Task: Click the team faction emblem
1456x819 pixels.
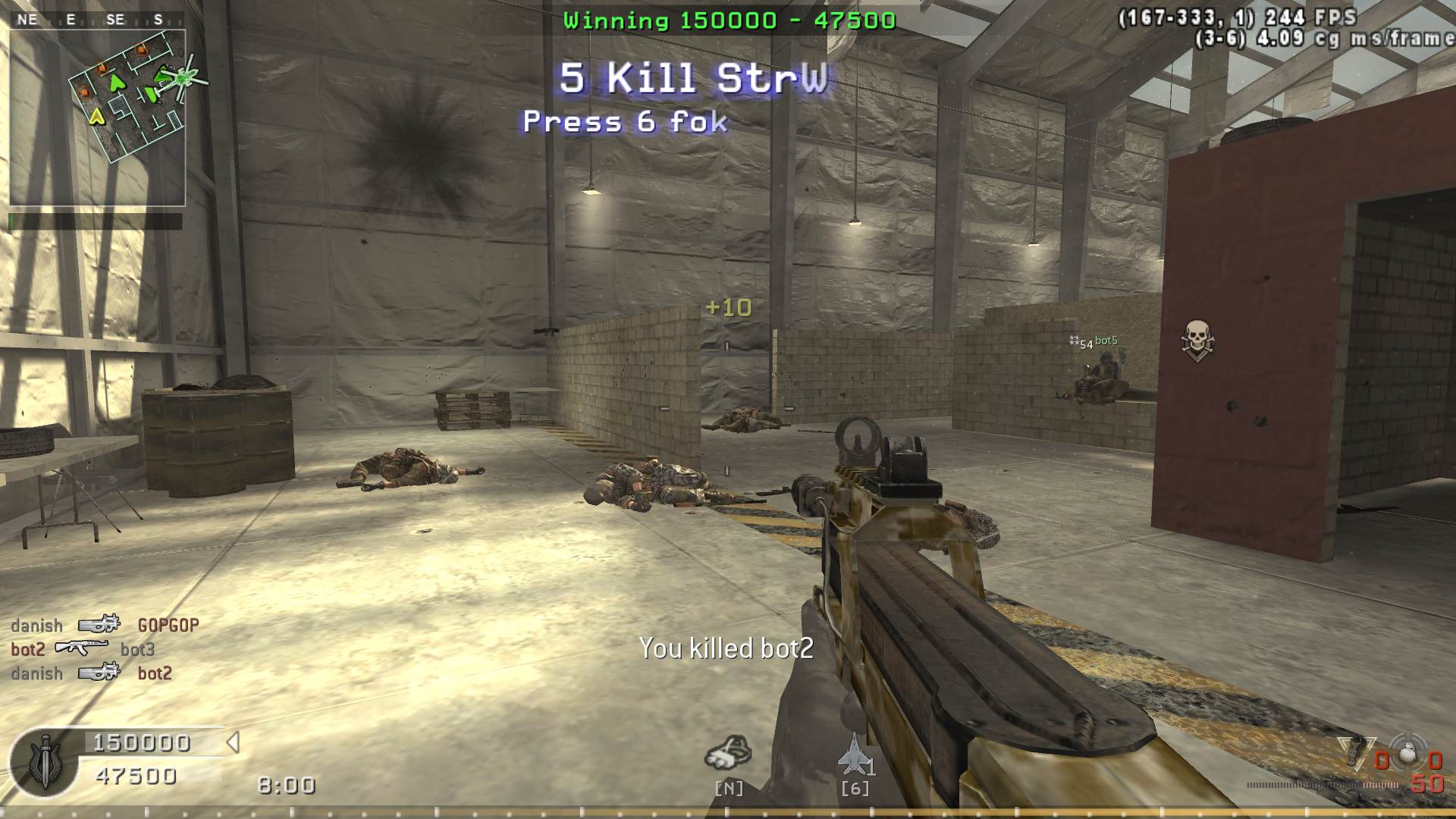Action: click(x=45, y=762)
